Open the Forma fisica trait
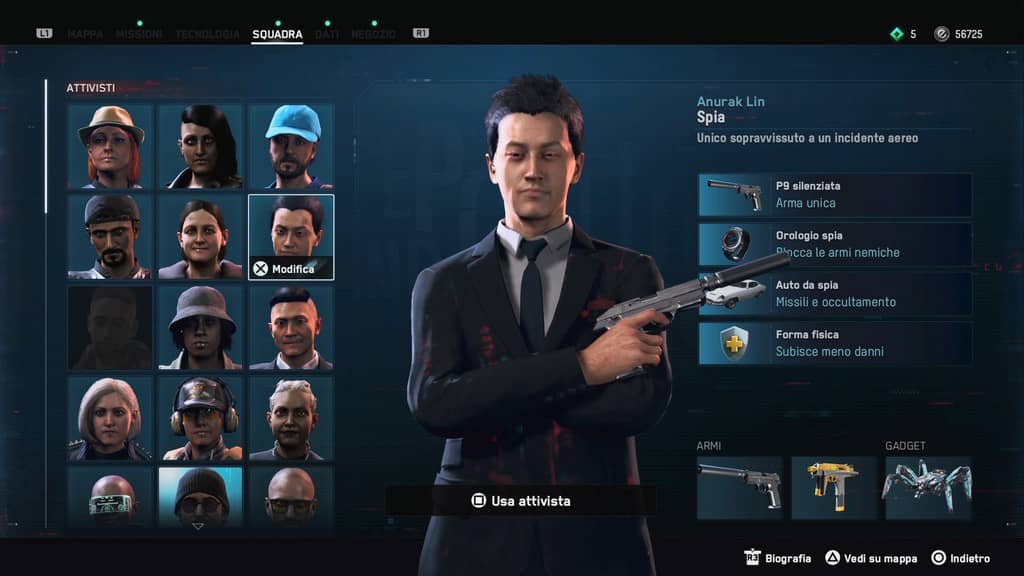Viewport: 1024px width, 576px height. tap(834, 343)
